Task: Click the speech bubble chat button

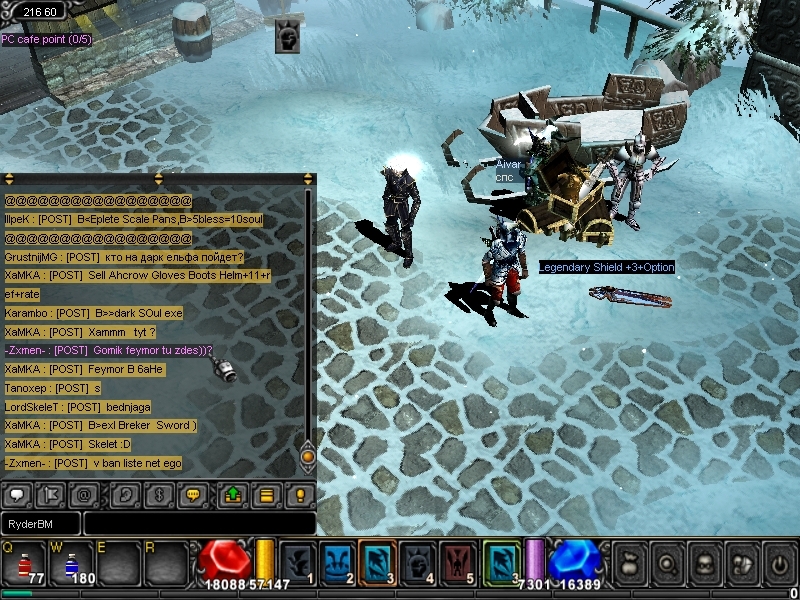Action: 17,494
